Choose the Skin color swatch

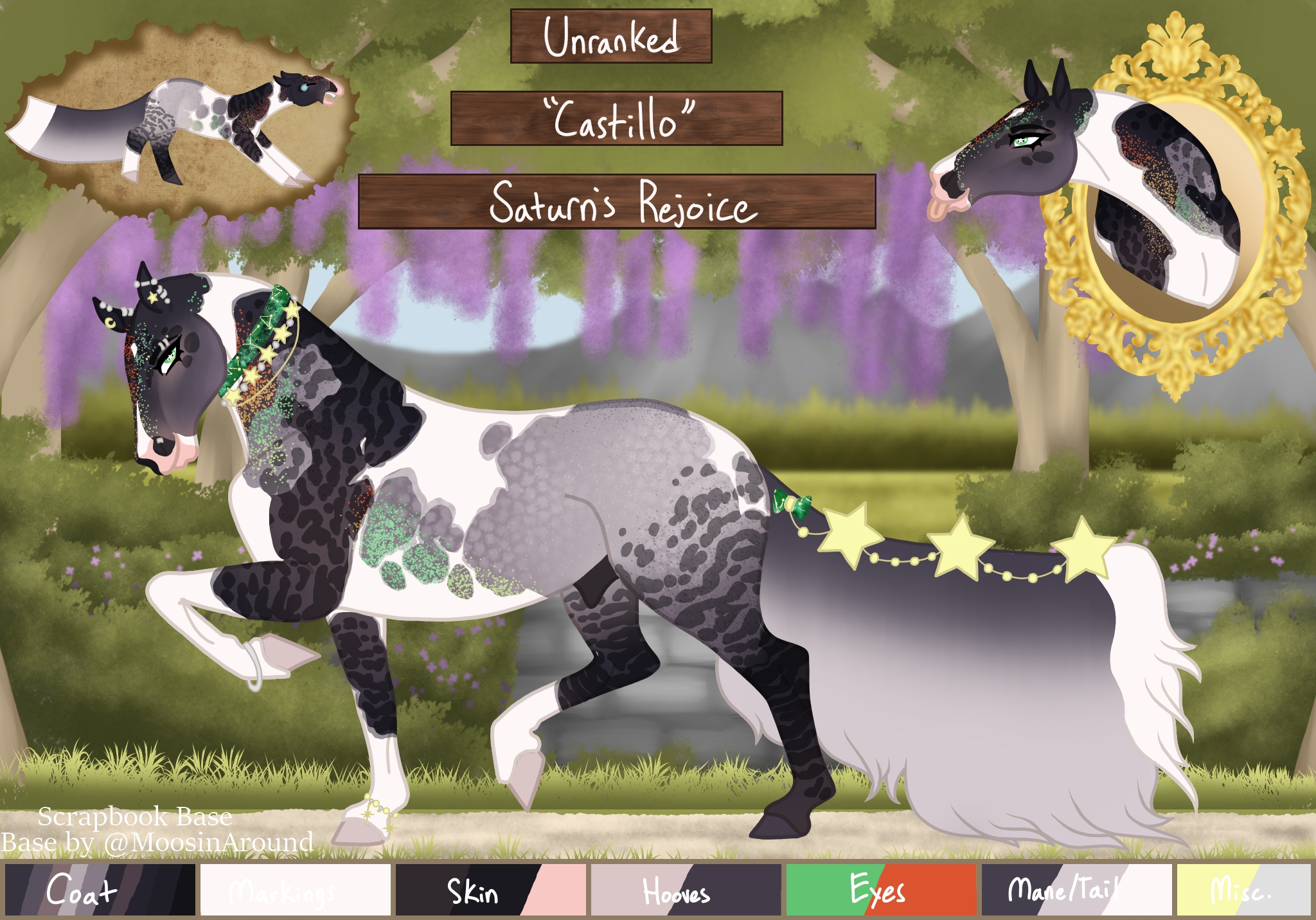490,890
